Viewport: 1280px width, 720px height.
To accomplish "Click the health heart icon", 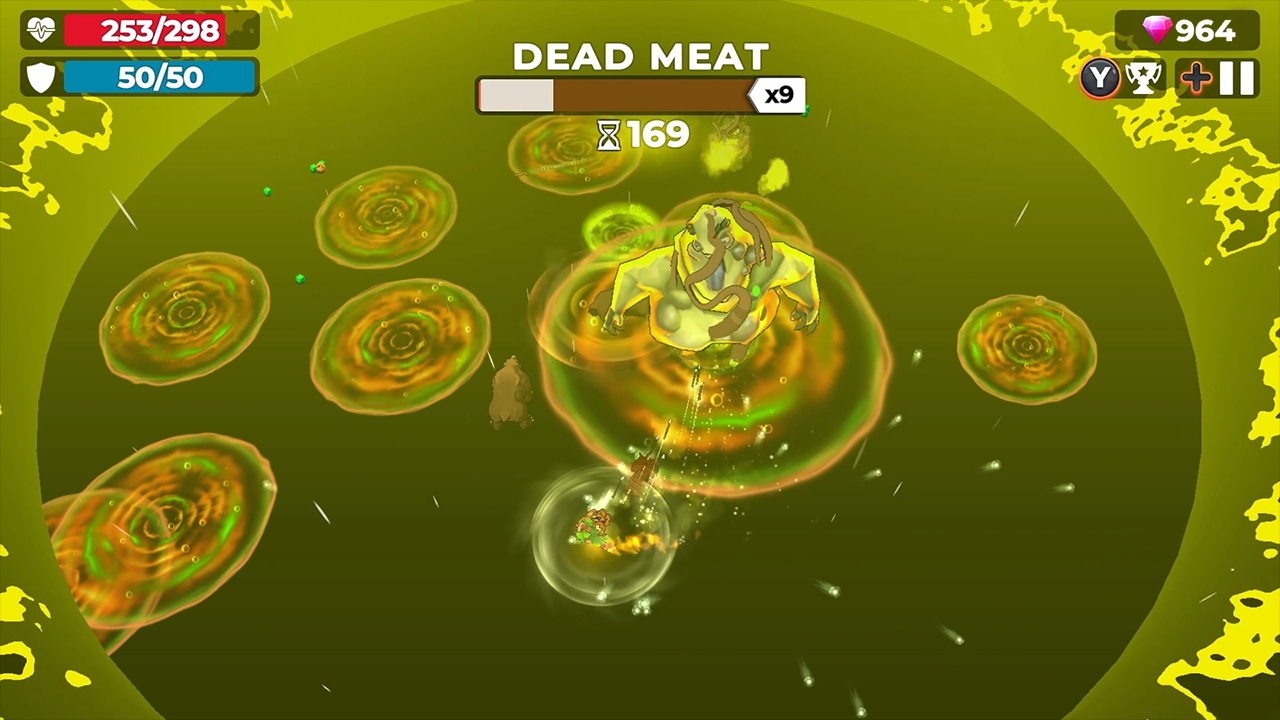I will coord(38,30).
